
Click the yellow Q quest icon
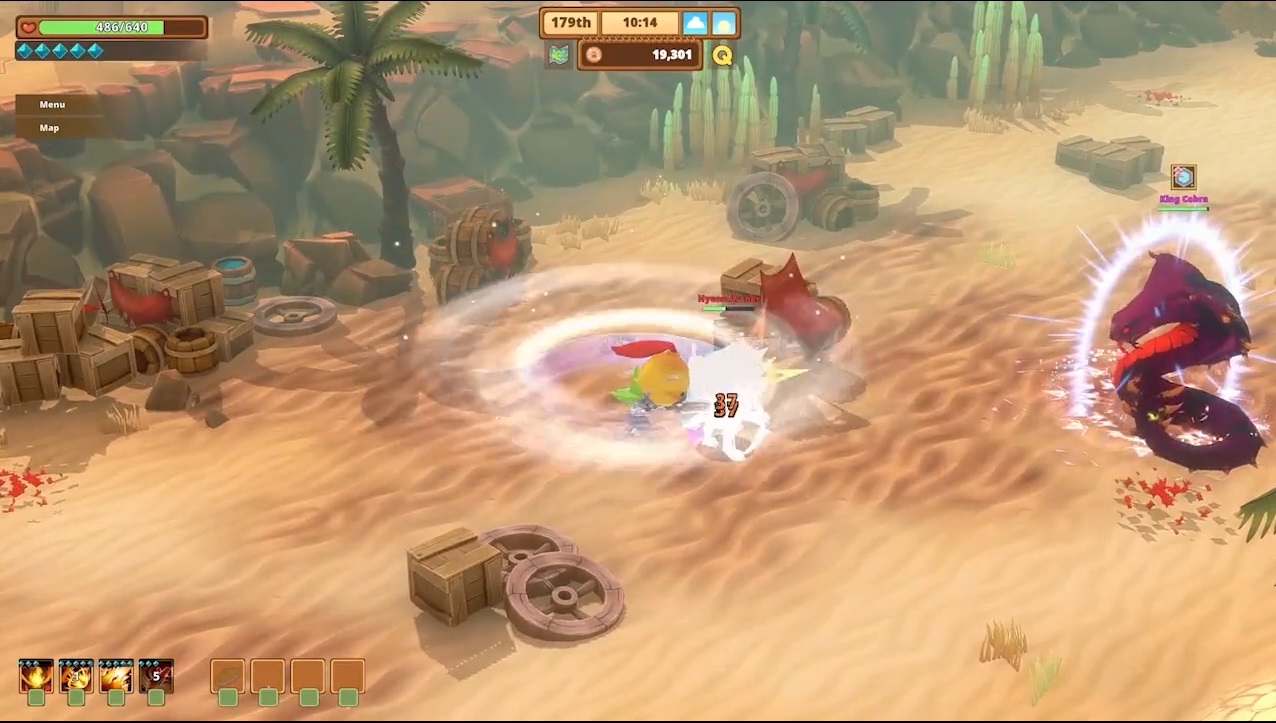point(722,55)
